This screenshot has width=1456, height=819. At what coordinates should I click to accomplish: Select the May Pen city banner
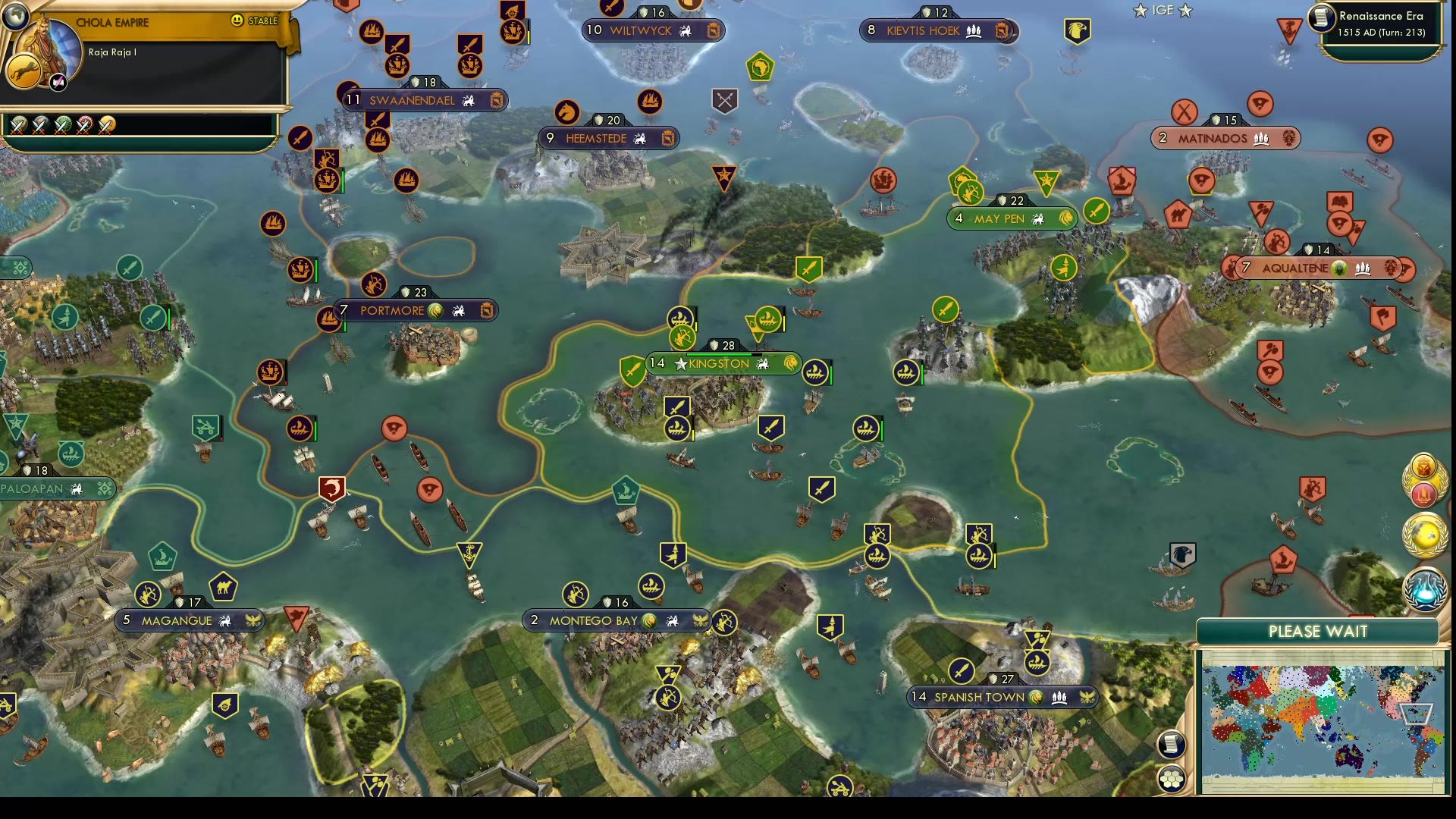(999, 219)
